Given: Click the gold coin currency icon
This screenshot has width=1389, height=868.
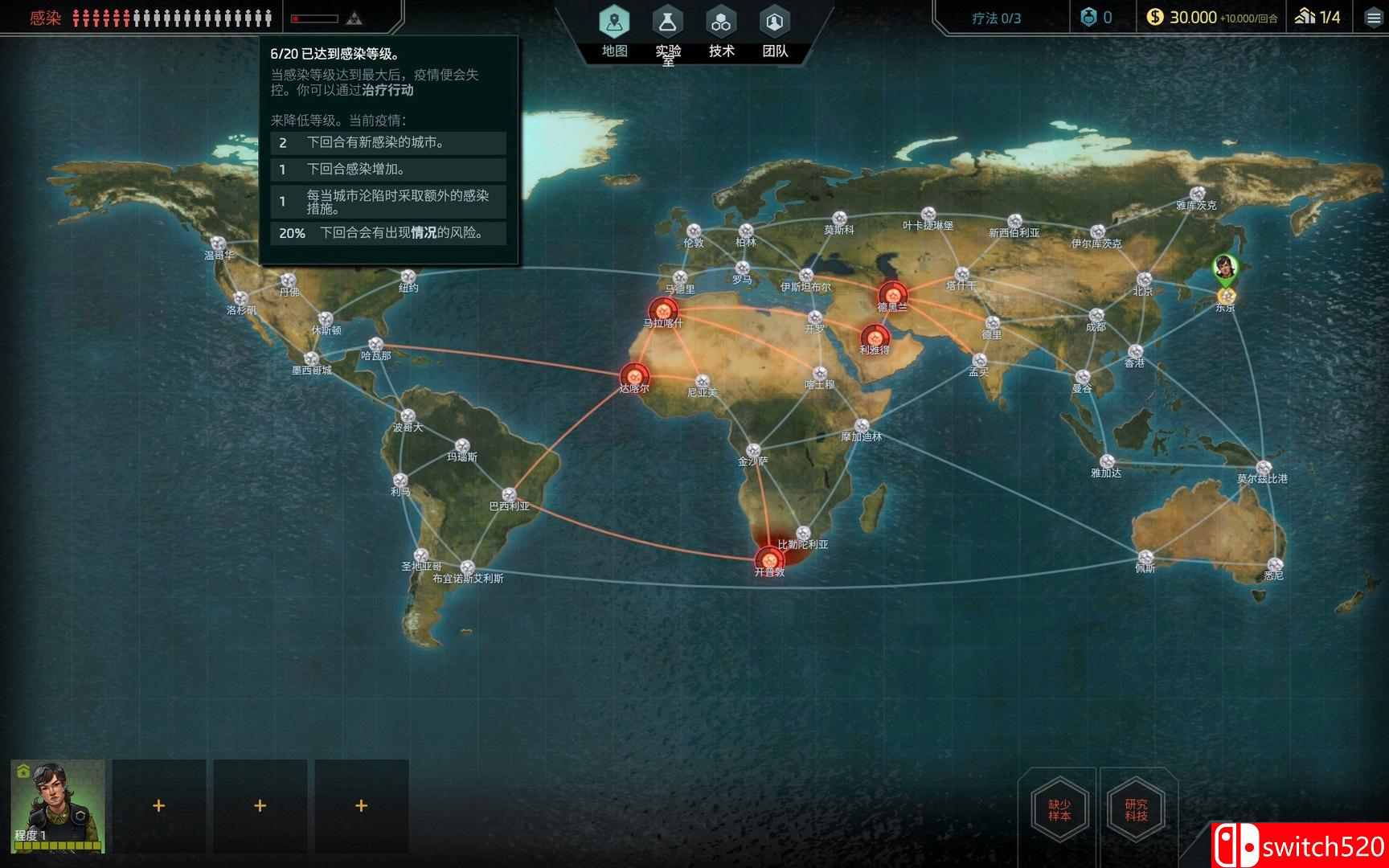Looking at the screenshot, I should 1157,15.
